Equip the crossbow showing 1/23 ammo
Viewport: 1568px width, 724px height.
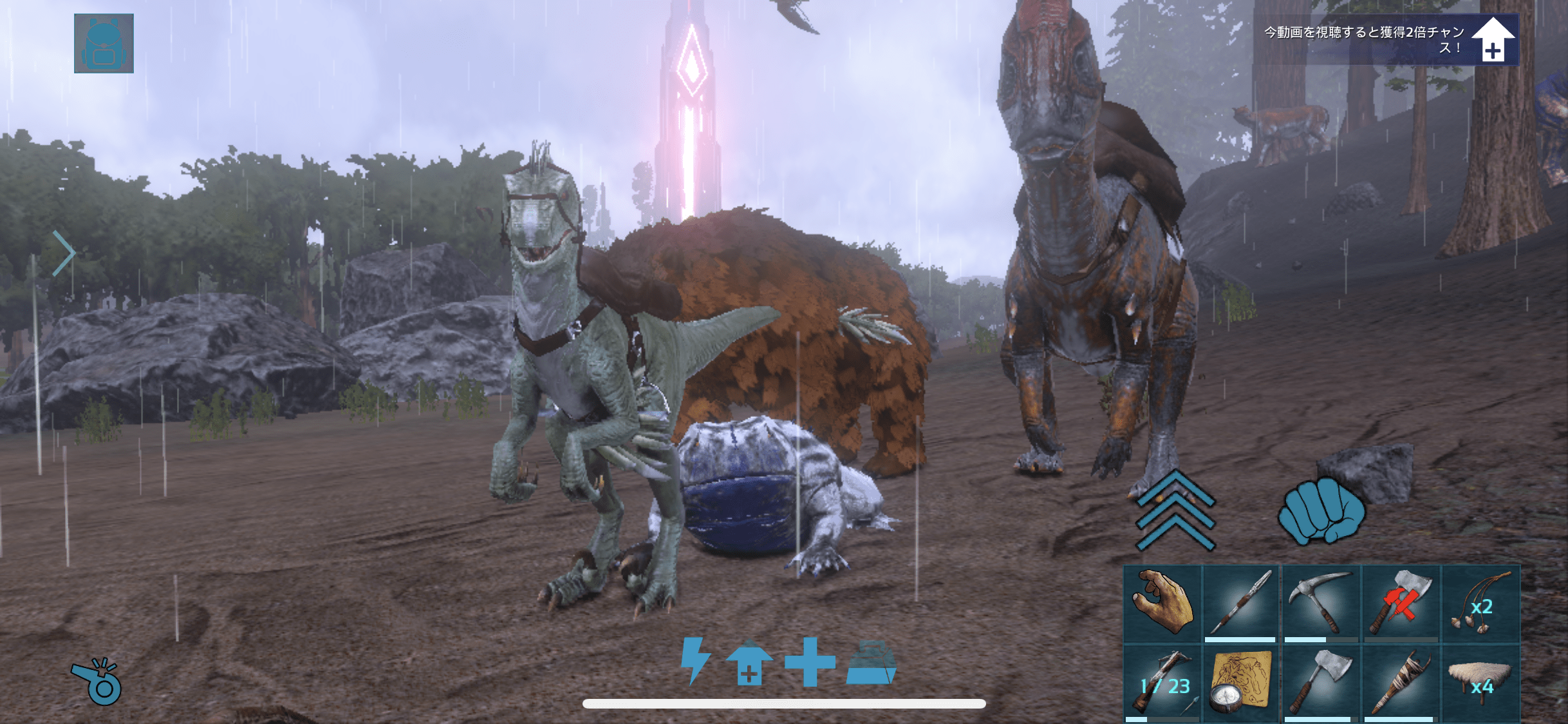point(1163,683)
